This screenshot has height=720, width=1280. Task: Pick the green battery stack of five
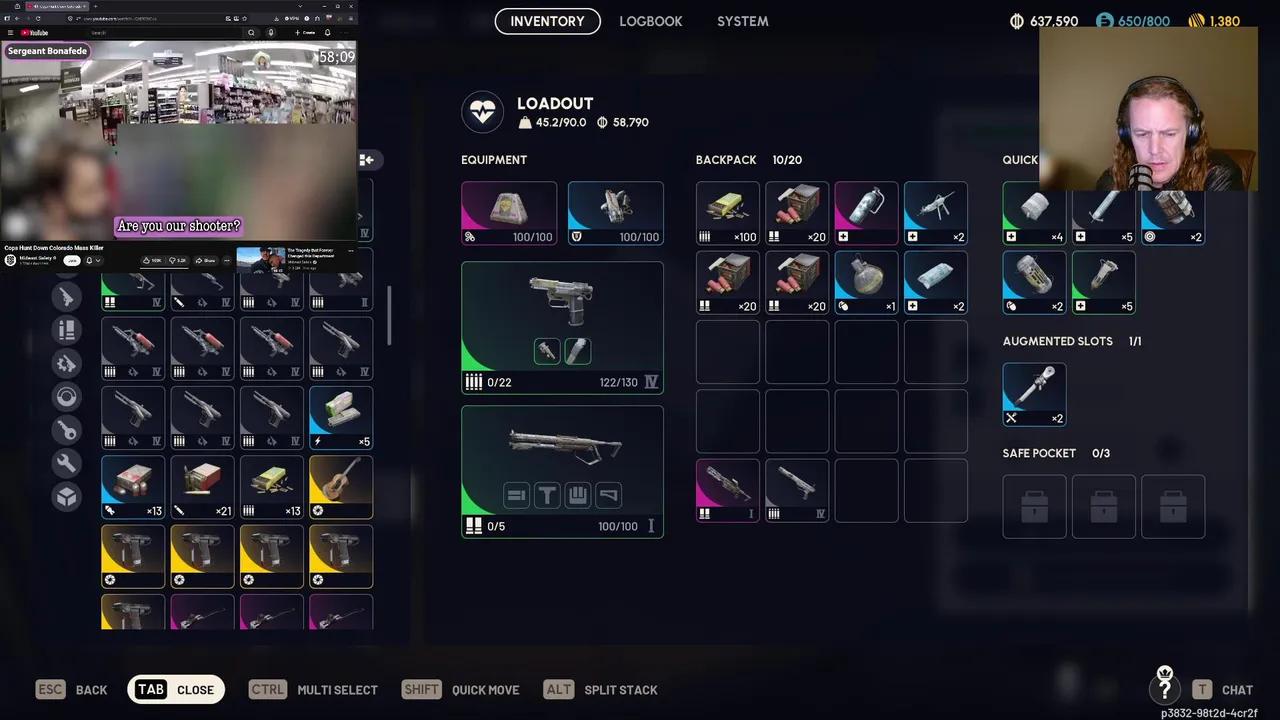tap(341, 417)
